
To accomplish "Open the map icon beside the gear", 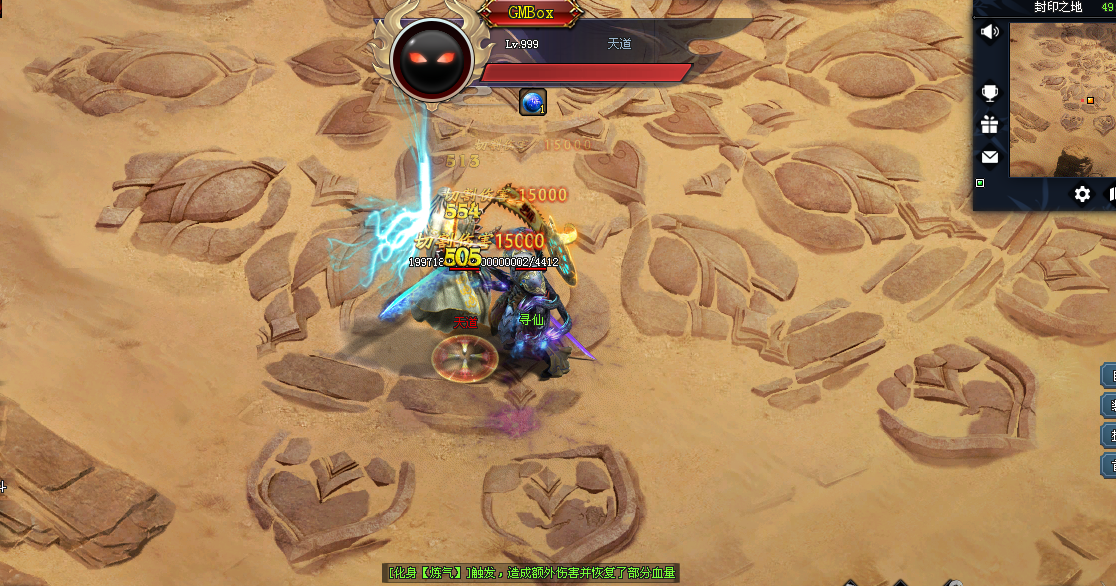I will pos(1111,194).
